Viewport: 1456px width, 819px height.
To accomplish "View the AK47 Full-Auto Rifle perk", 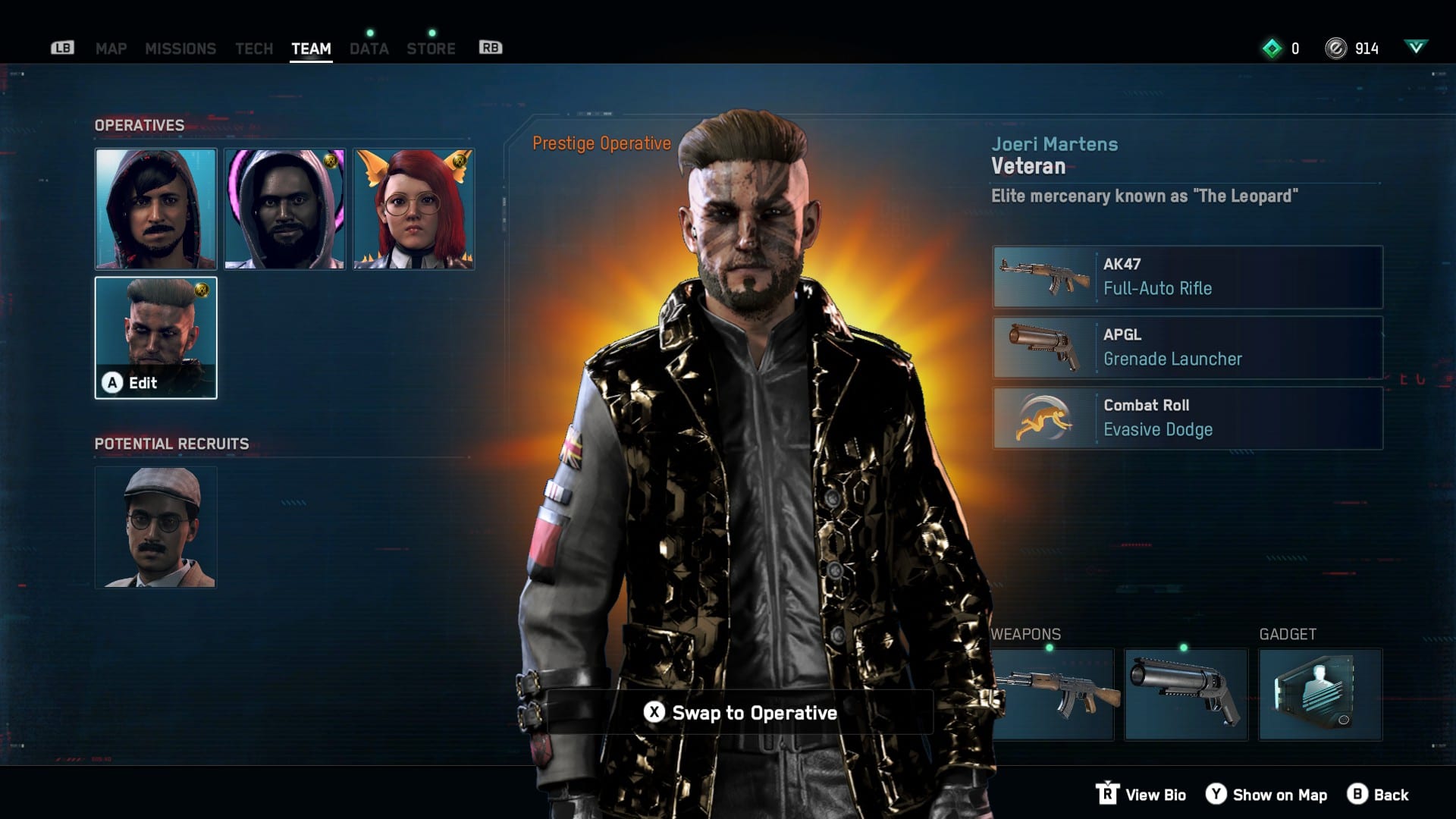I will point(1188,277).
